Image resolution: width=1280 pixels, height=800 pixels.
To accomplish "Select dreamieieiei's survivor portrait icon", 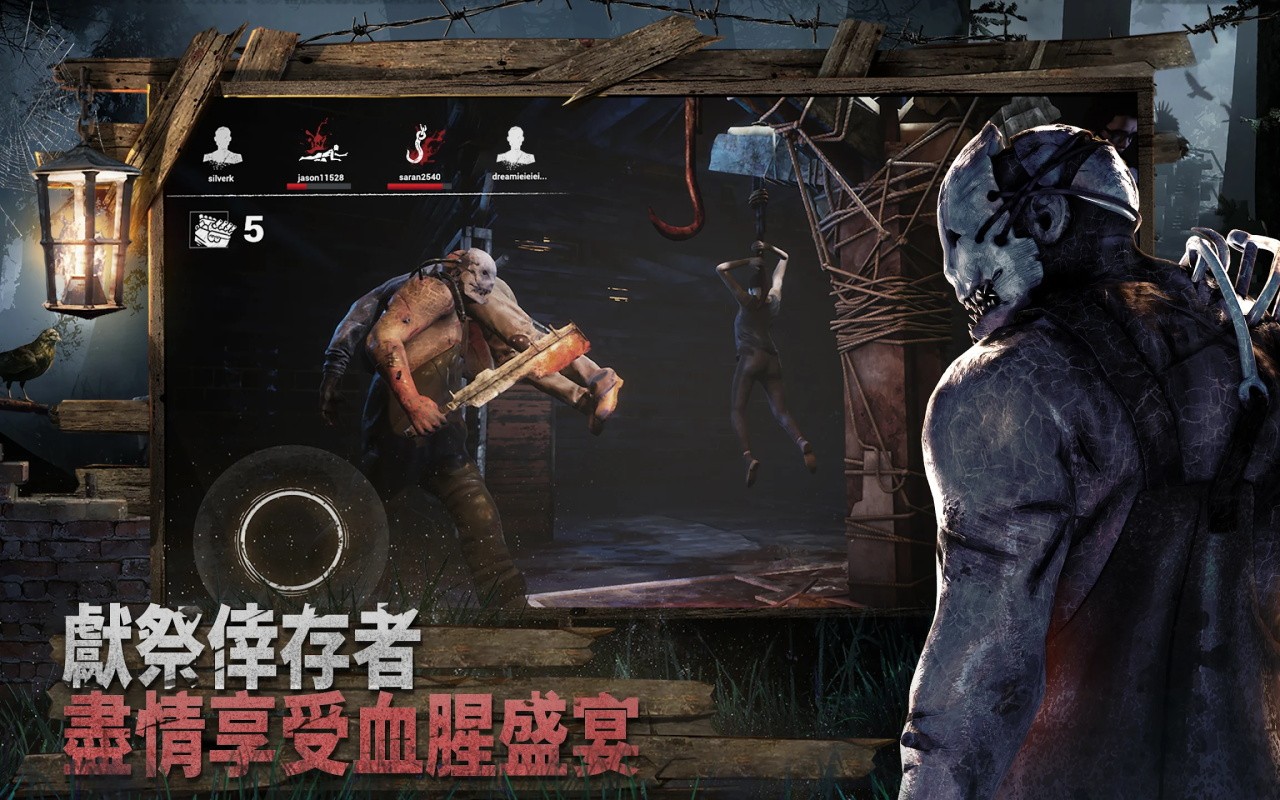I will coord(514,145).
